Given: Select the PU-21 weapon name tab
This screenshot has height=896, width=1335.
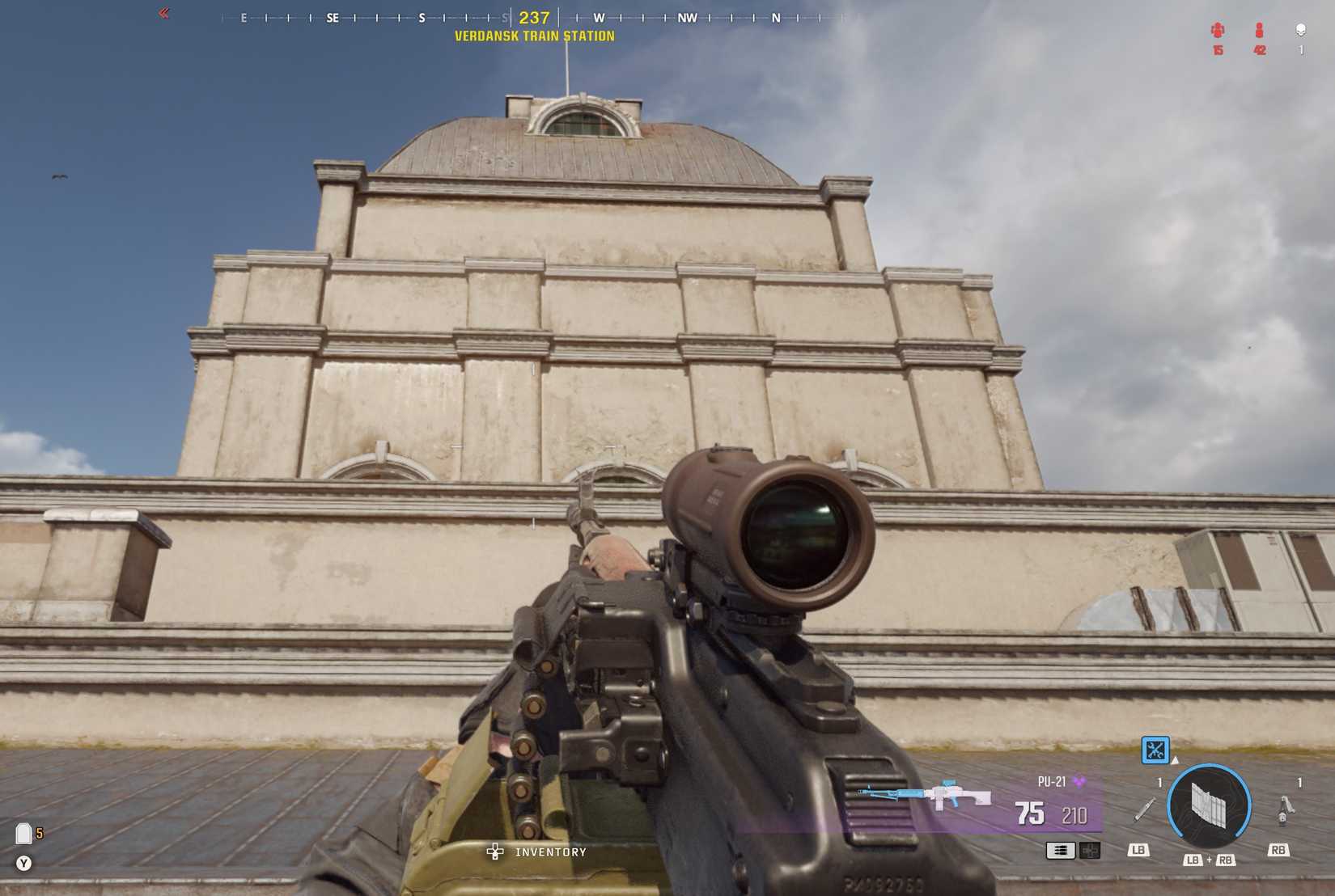Looking at the screenshot, I should [x=1052, y=782].
